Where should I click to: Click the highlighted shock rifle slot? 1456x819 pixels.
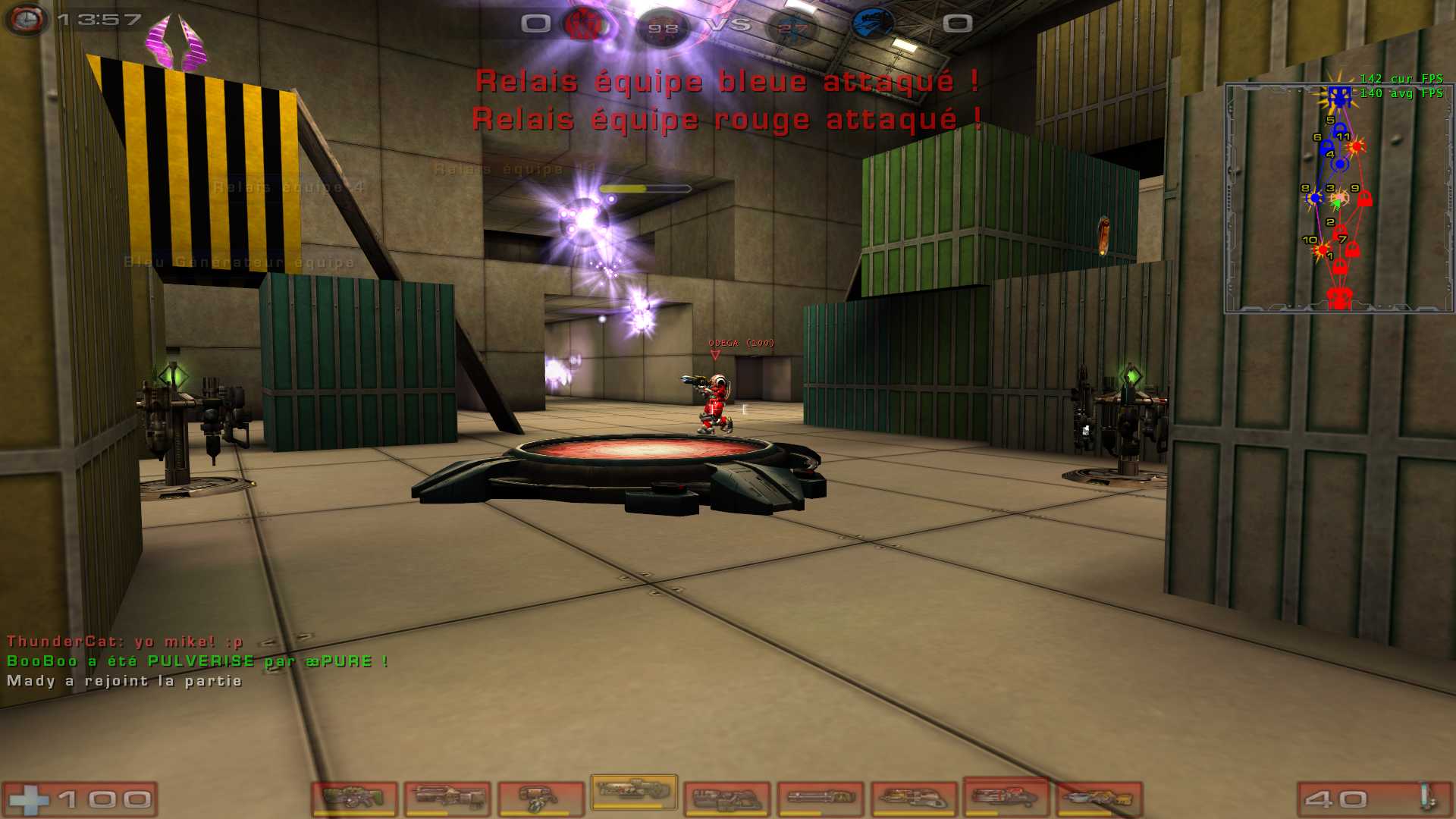coord(634,791)
